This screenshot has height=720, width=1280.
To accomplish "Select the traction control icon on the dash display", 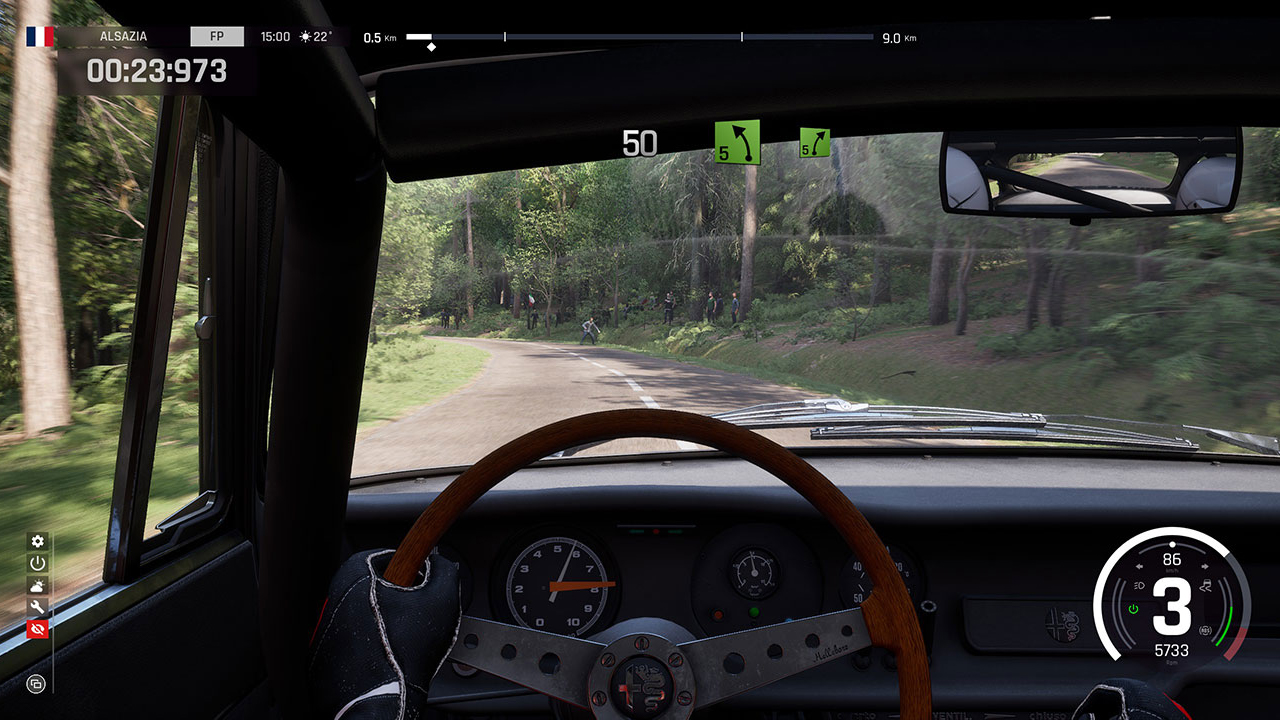I will point(1205,585).
